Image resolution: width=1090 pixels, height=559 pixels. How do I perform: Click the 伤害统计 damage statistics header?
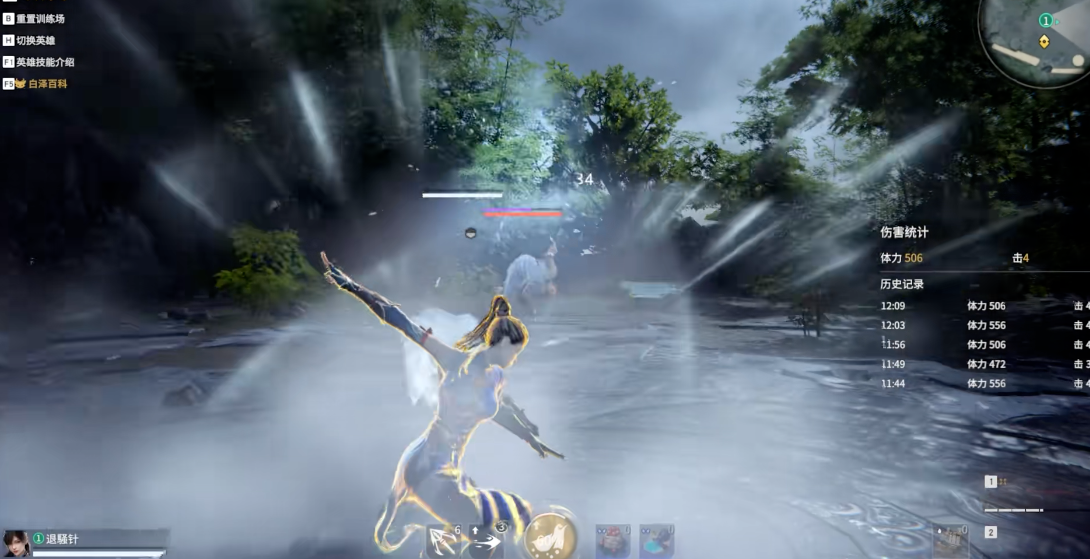click(904, 232)
